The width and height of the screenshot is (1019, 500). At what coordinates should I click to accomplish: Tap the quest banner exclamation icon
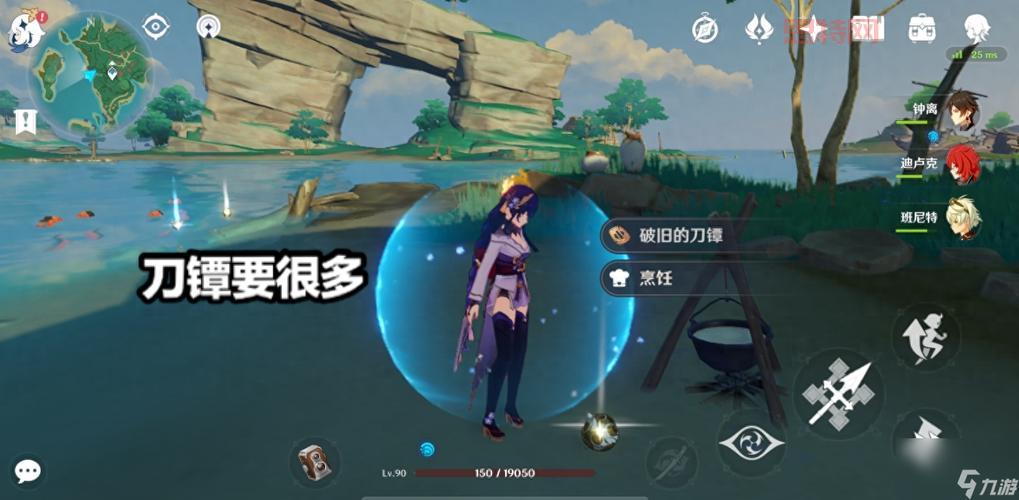click(26, 122)
